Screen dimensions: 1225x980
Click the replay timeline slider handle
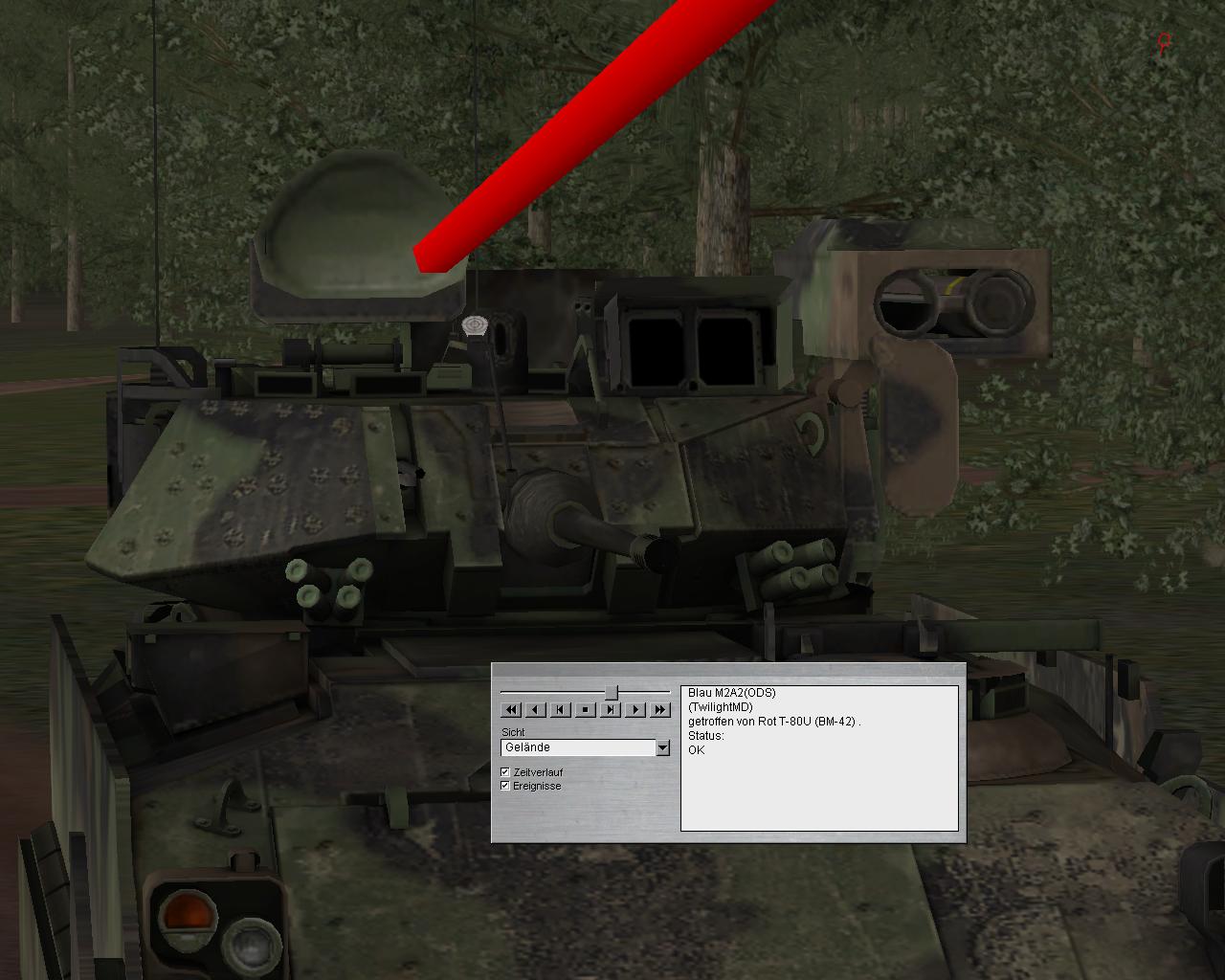611,692
